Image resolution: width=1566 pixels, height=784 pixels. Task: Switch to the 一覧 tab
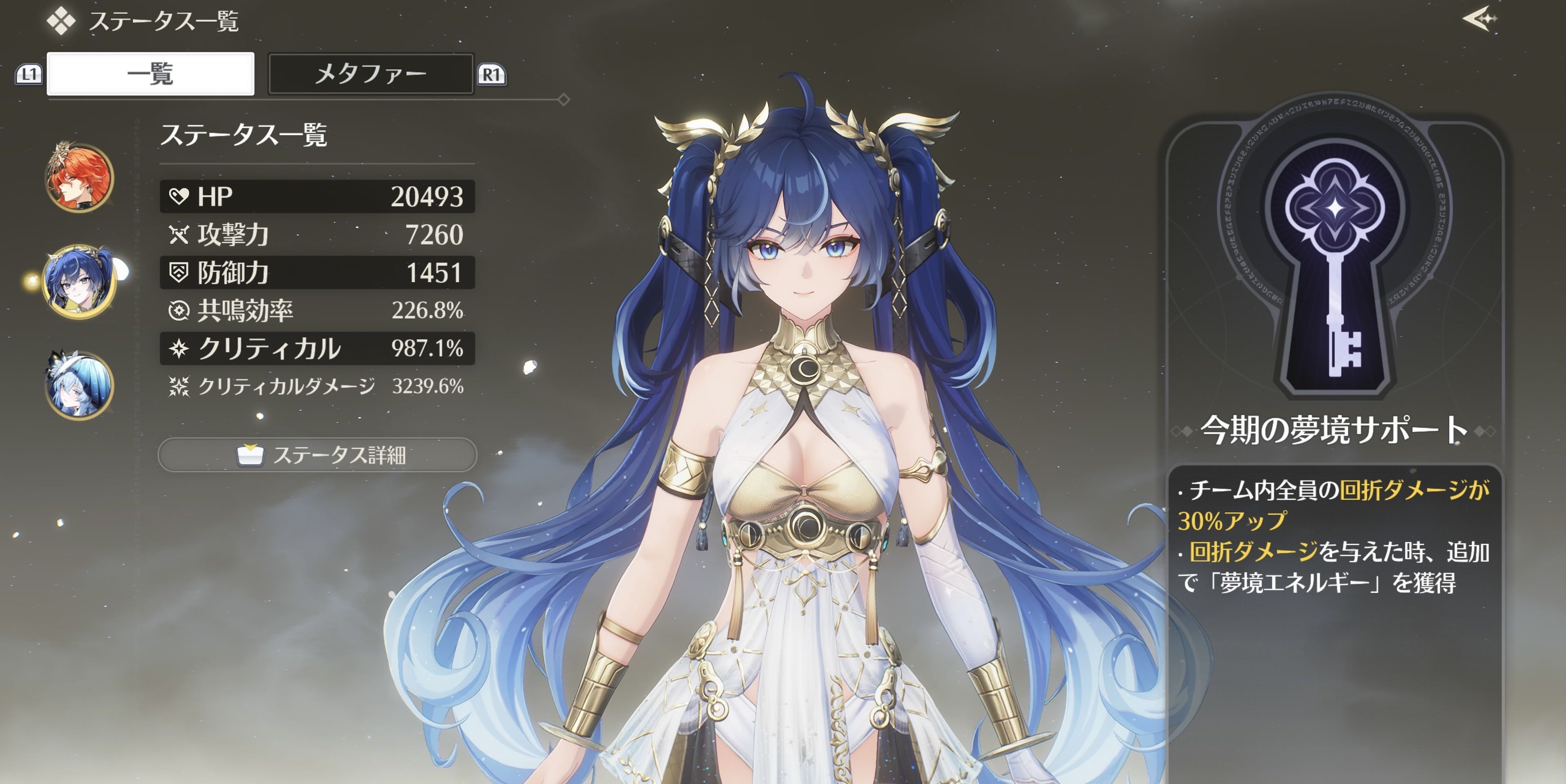pos(150,74)
